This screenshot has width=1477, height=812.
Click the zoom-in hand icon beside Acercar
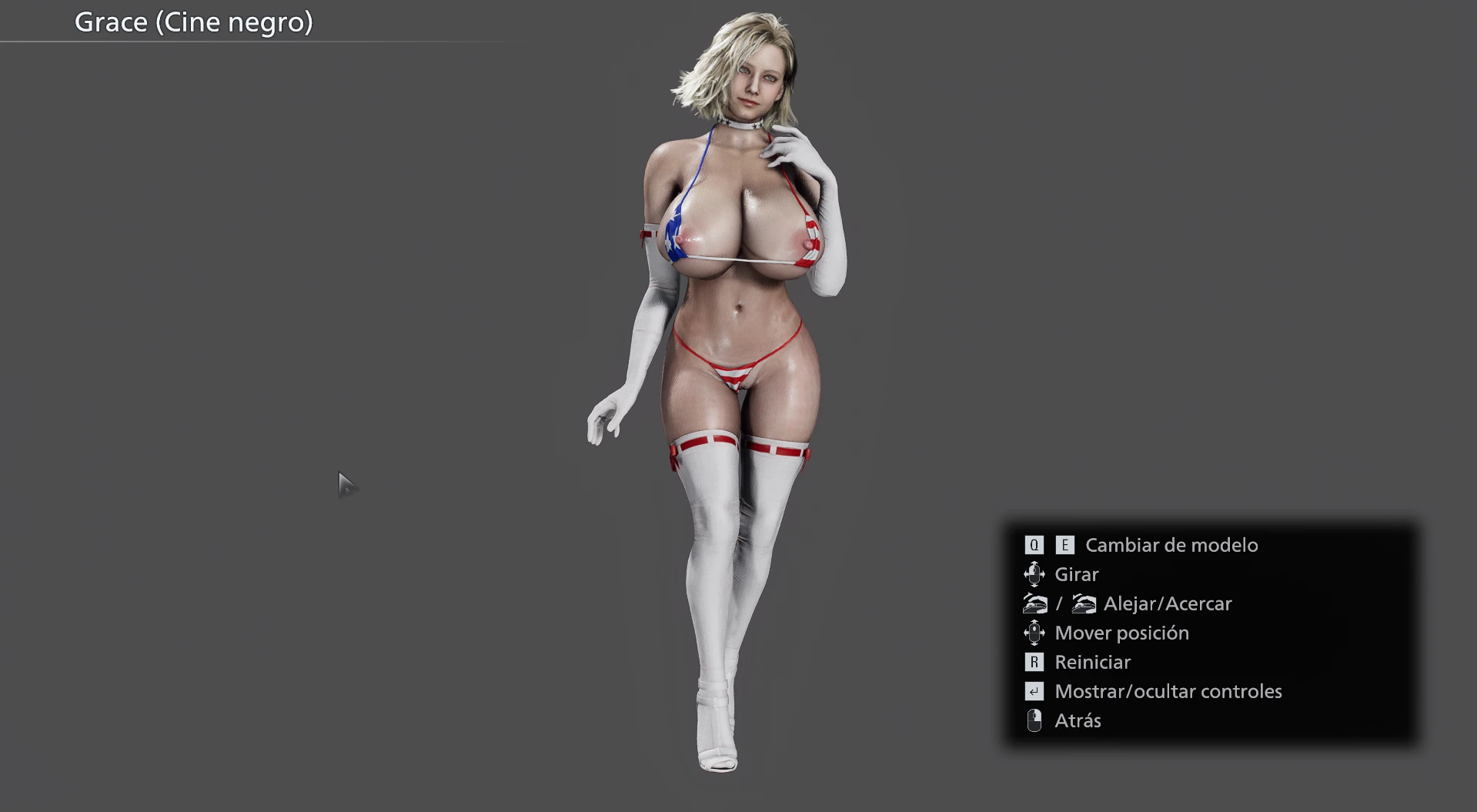click(x=1083, y=603)
